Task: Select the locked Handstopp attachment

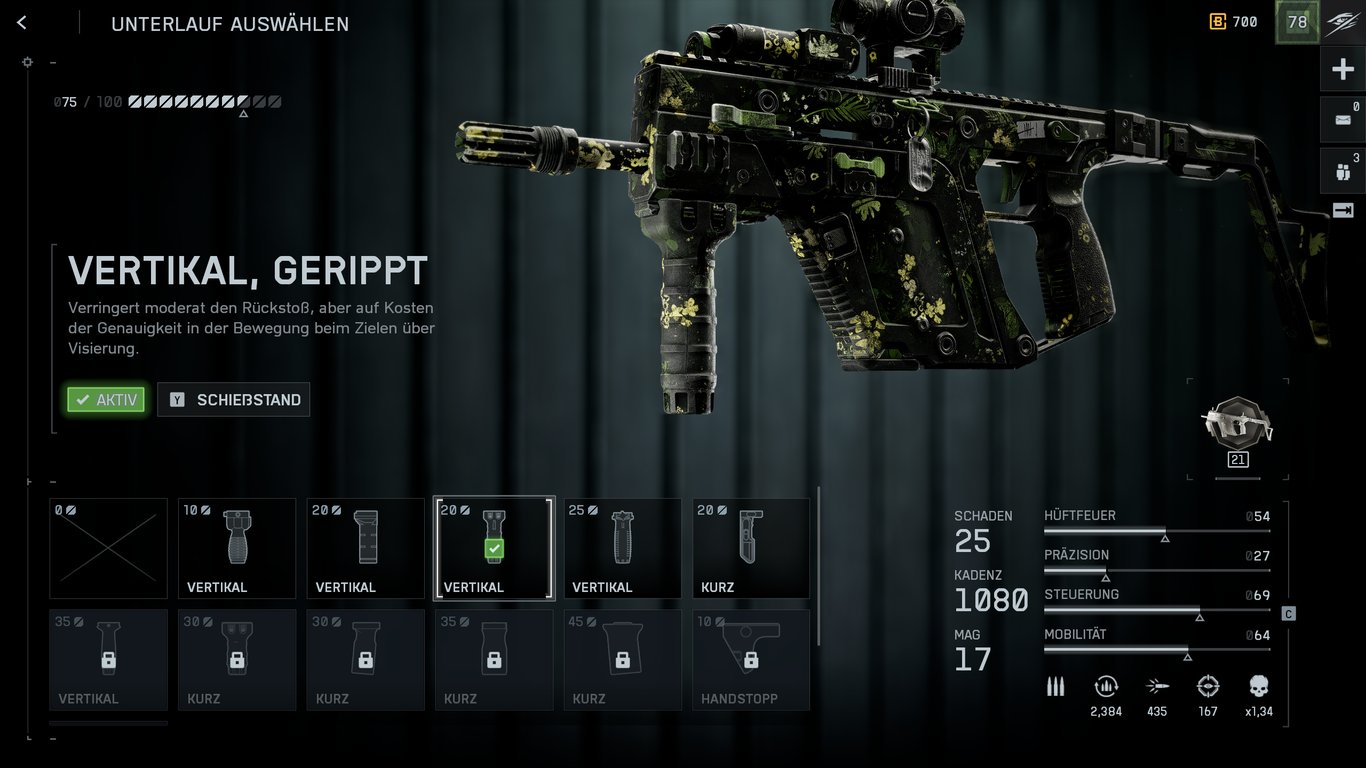Action: [751, 659]
